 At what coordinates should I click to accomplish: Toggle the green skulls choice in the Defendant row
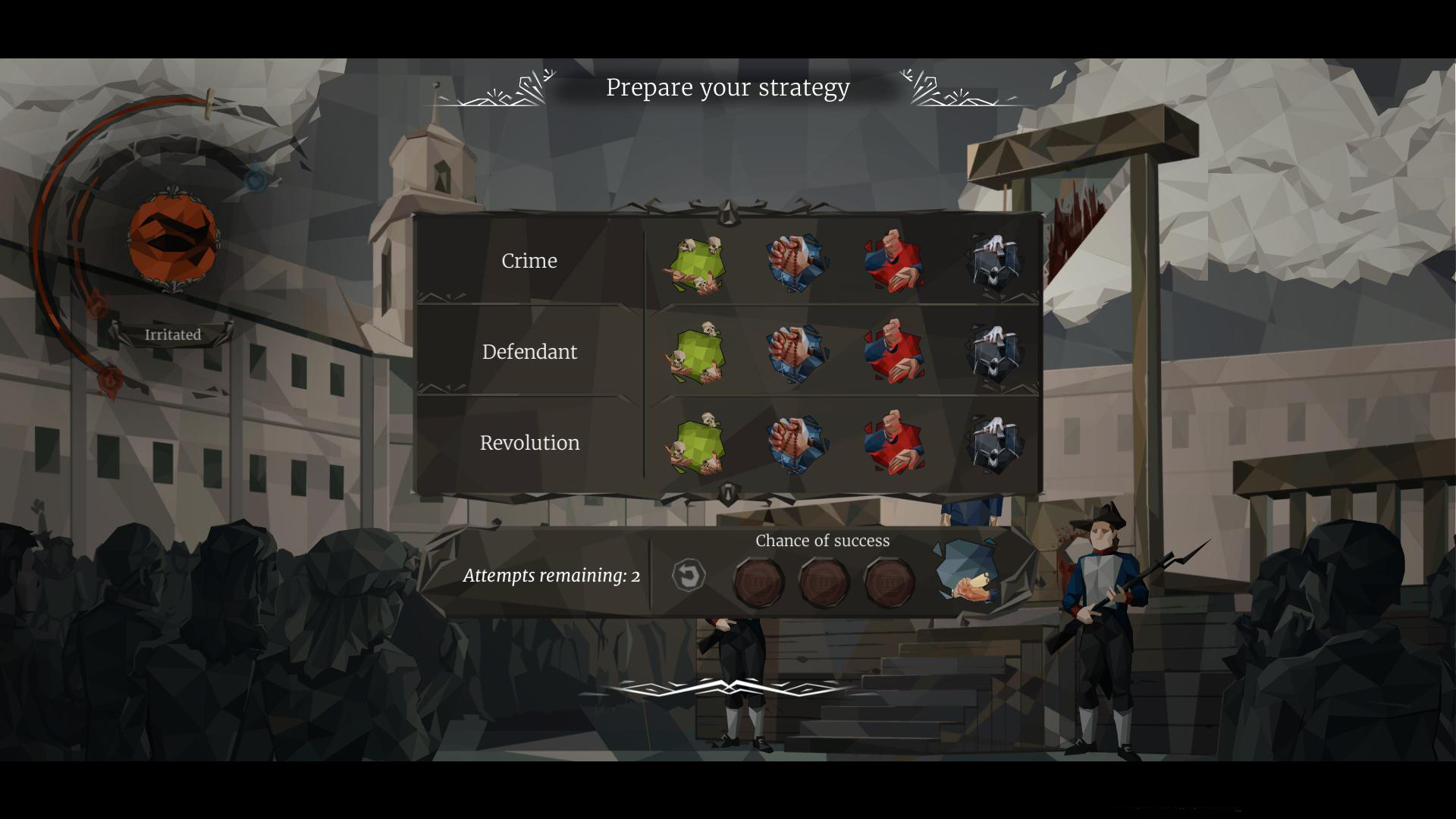[x=698, y=352]
